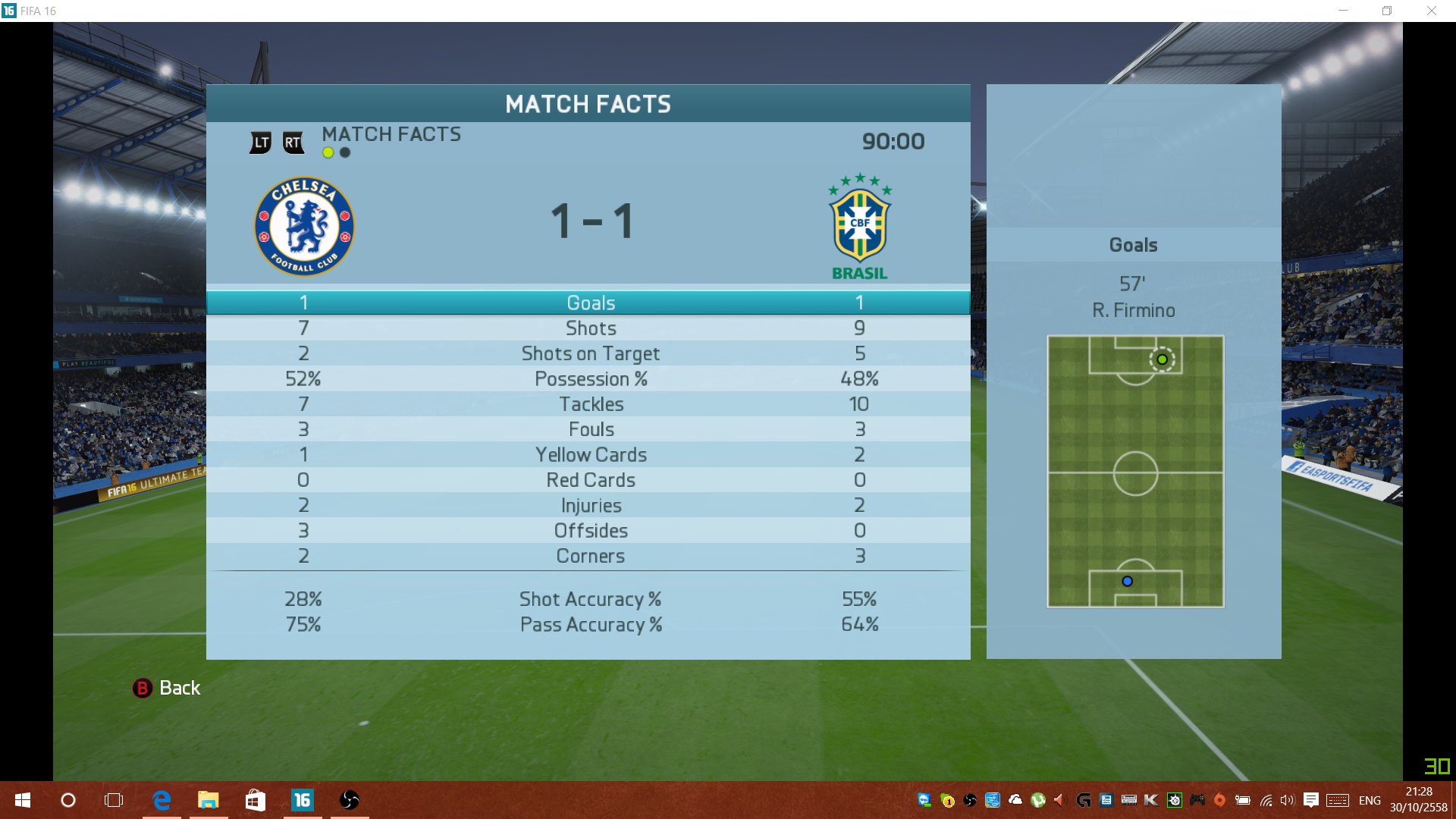Viewport: 1456px width, 819px height.
Task: Click the green goal marker on the pitch map
Action: click(x=1162, y=359)
